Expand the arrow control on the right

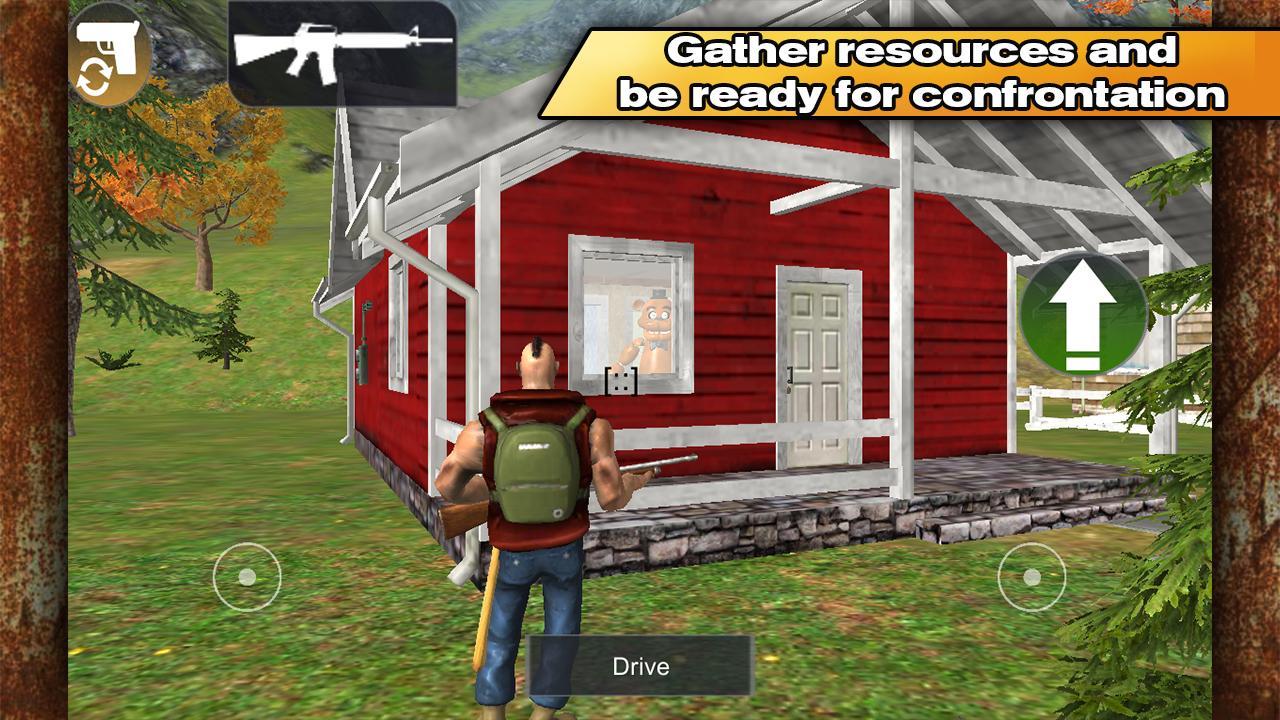click(x=1083, y=318)
